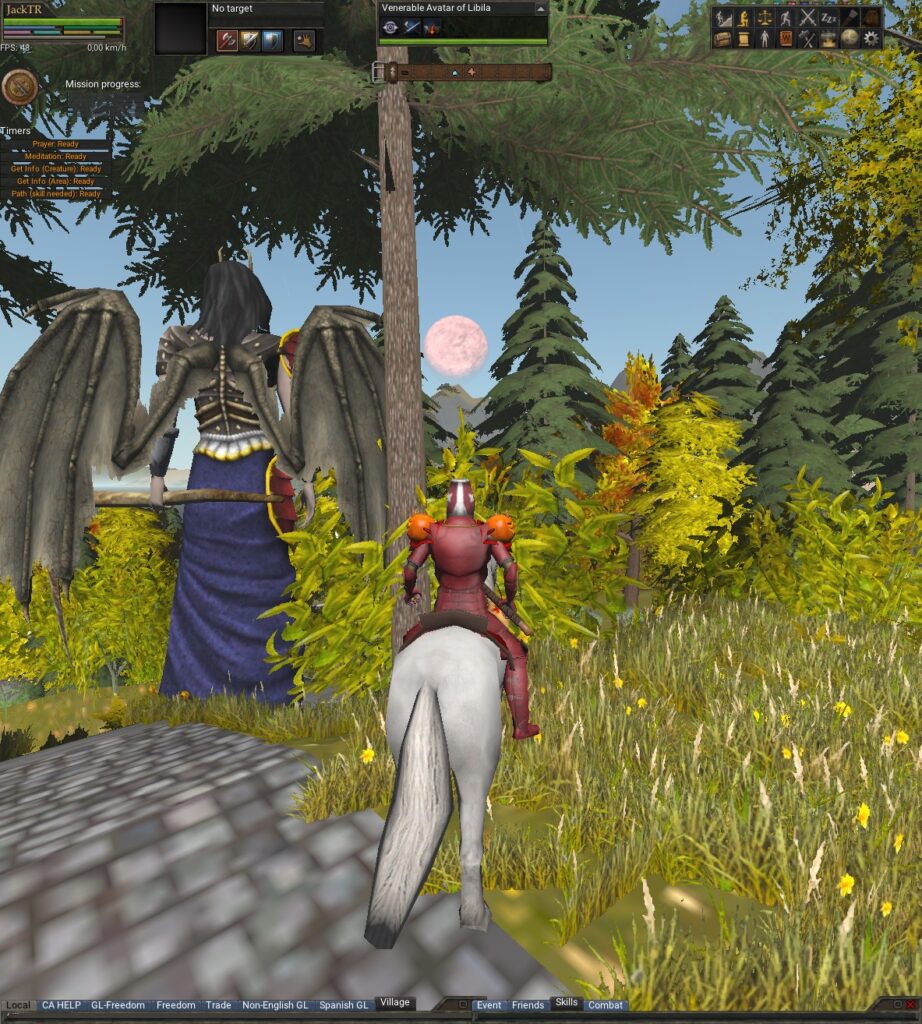
Task: Select the Trade chat tab
Action: (x=218, y=1005)
